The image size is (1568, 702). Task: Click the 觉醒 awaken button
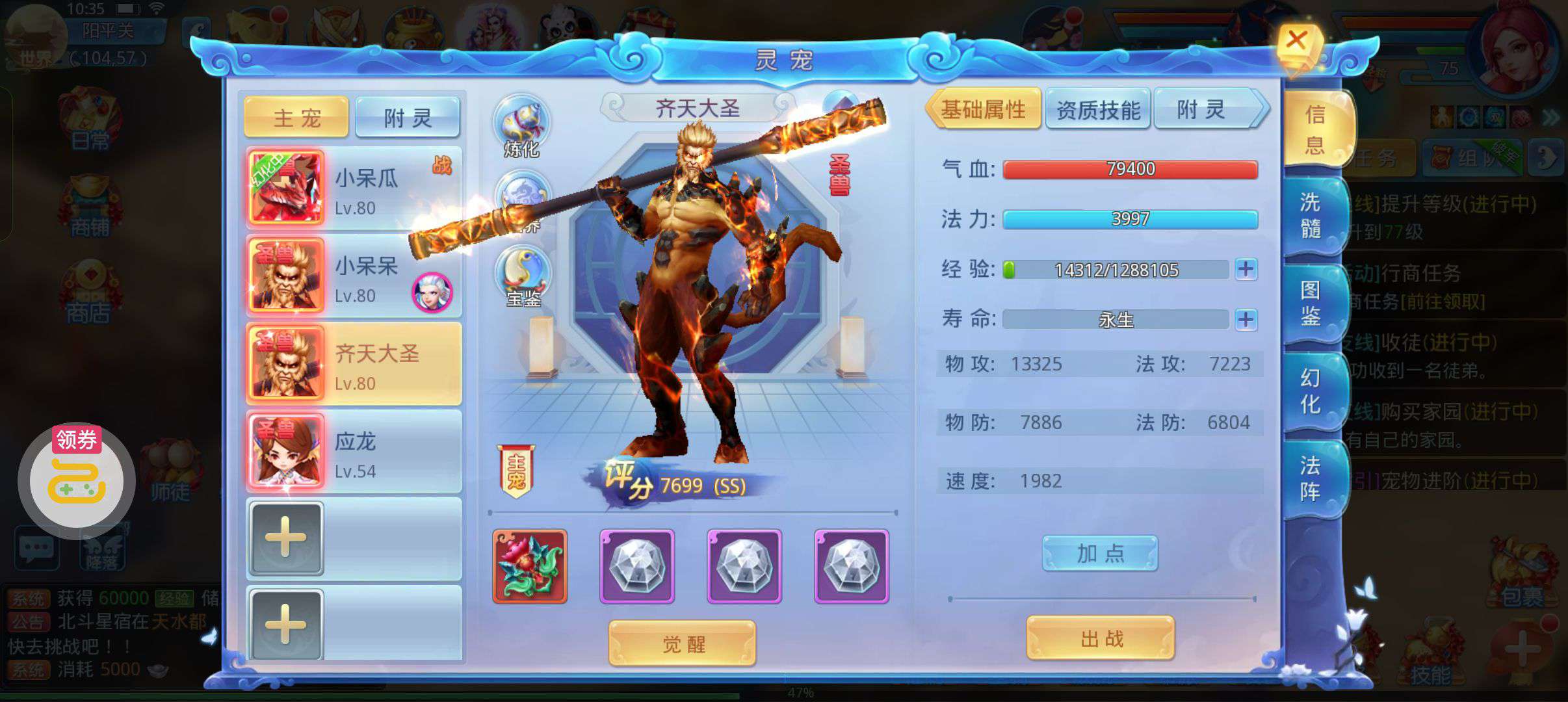click(683, 643)
